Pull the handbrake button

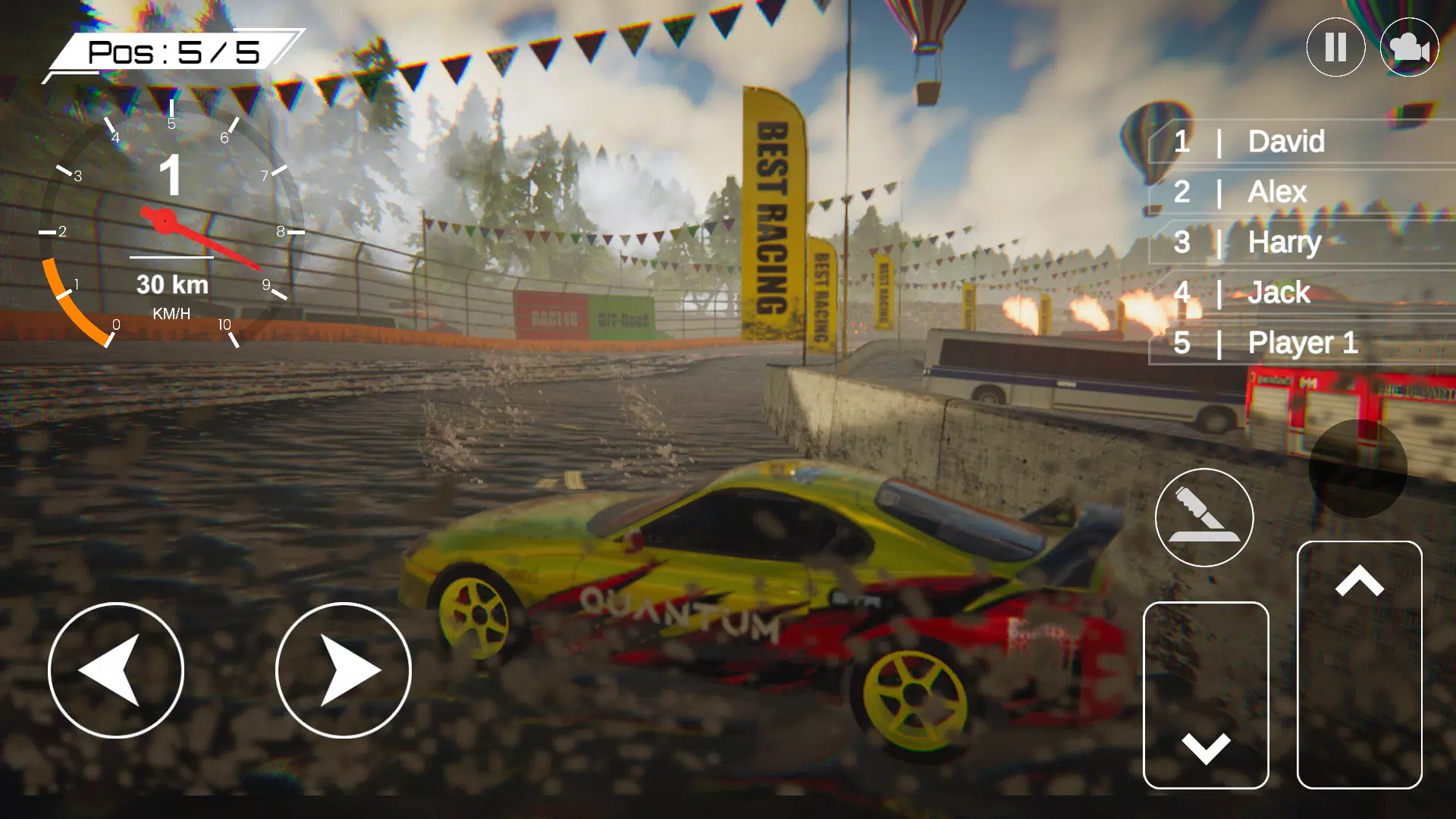[1204, 517]
